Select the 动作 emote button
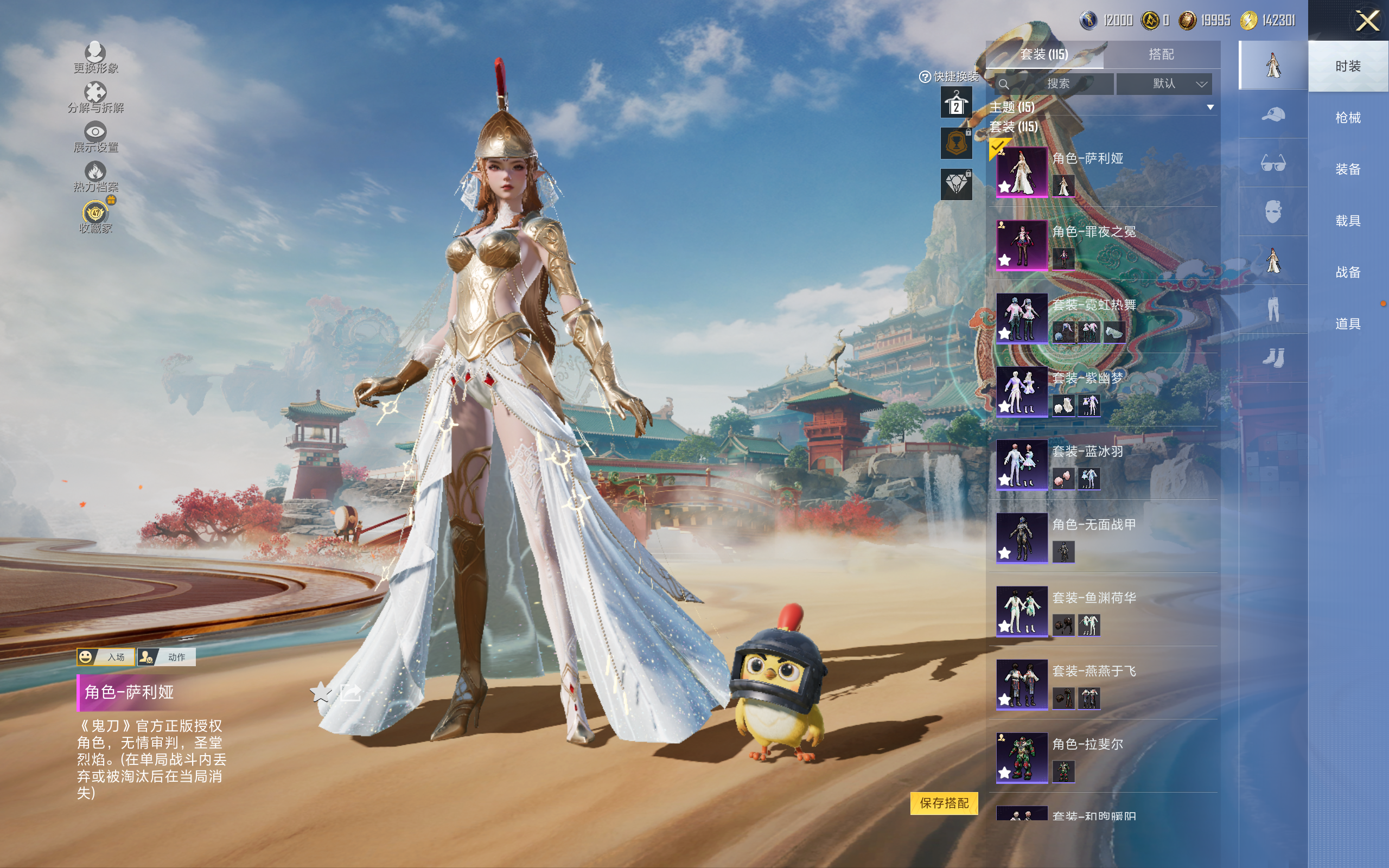The height and width of the screenshot is (868, 1389). 167,657
